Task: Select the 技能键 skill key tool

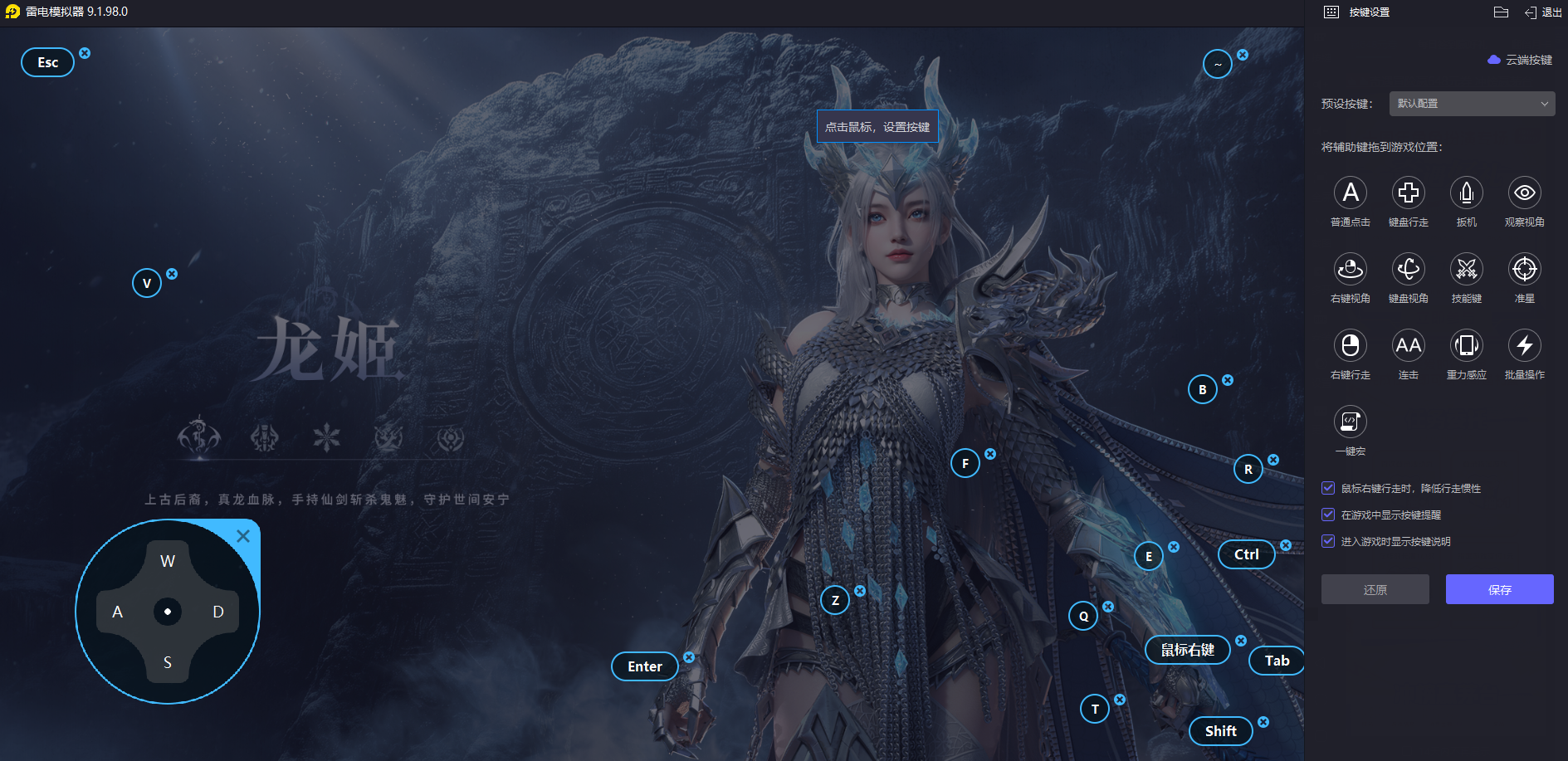Action: pos(1467,270)
